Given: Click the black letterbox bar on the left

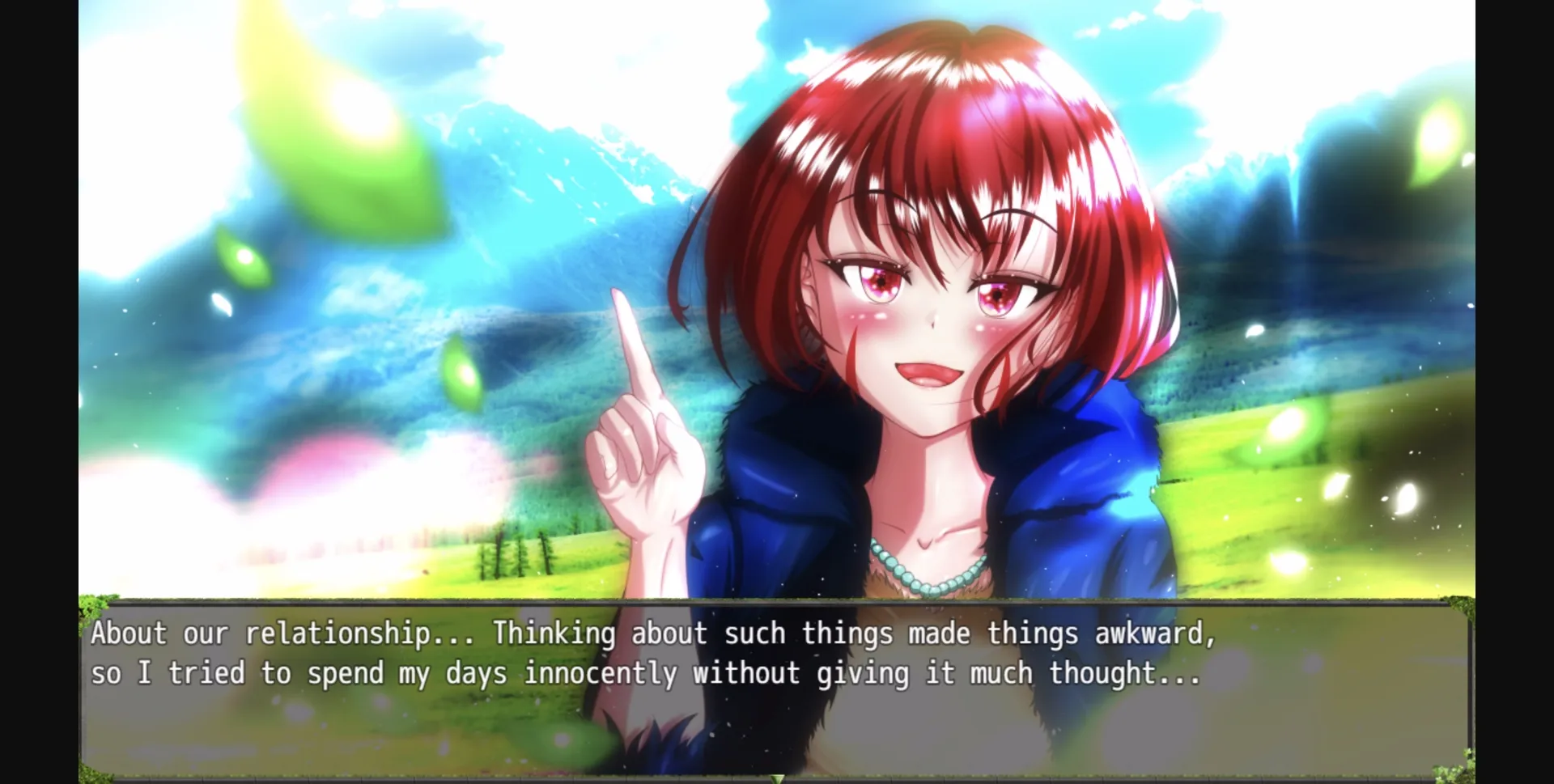Looking at the screenshot, I should coord(36,388).
